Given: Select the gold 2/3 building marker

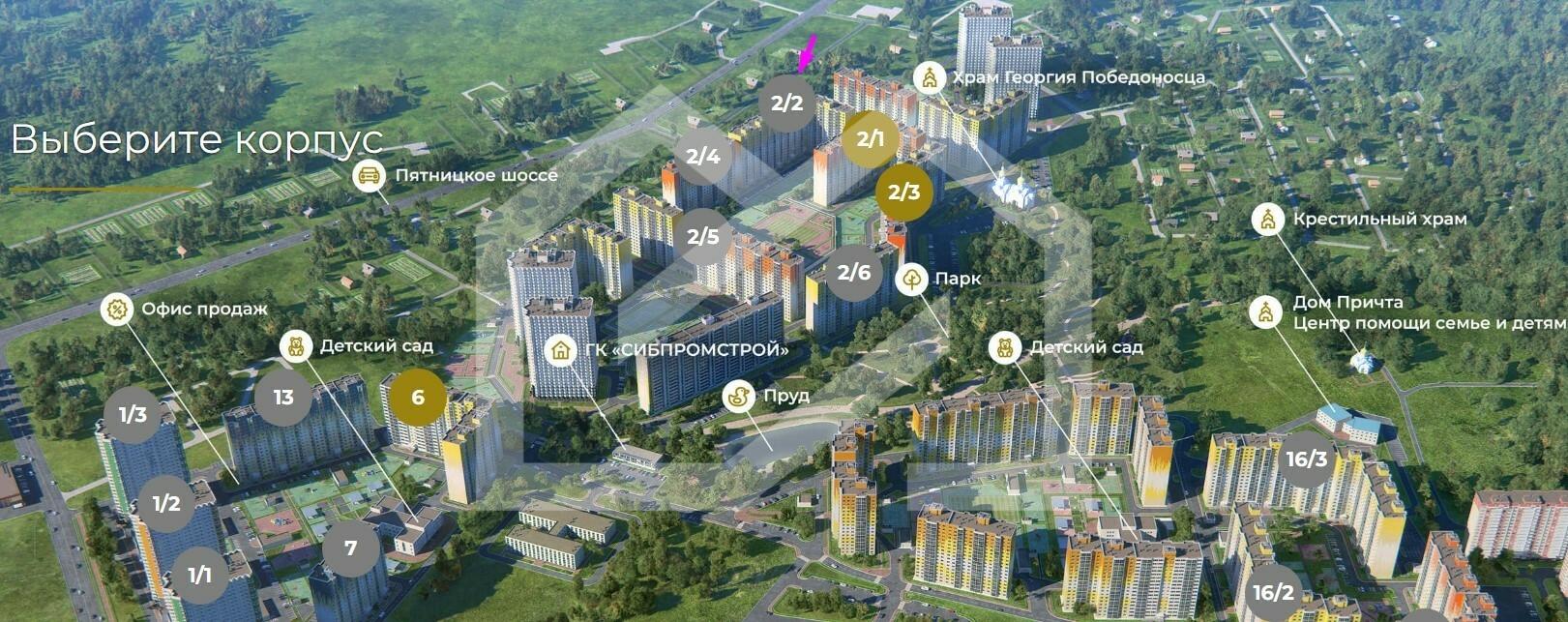Looking at the screenshot, I should 904,193.
